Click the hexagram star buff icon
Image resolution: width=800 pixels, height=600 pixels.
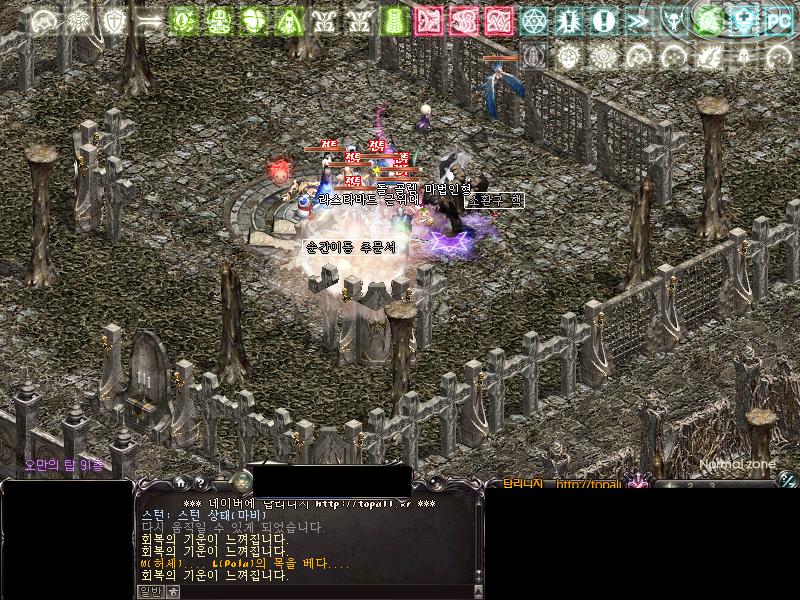point(533,20)
